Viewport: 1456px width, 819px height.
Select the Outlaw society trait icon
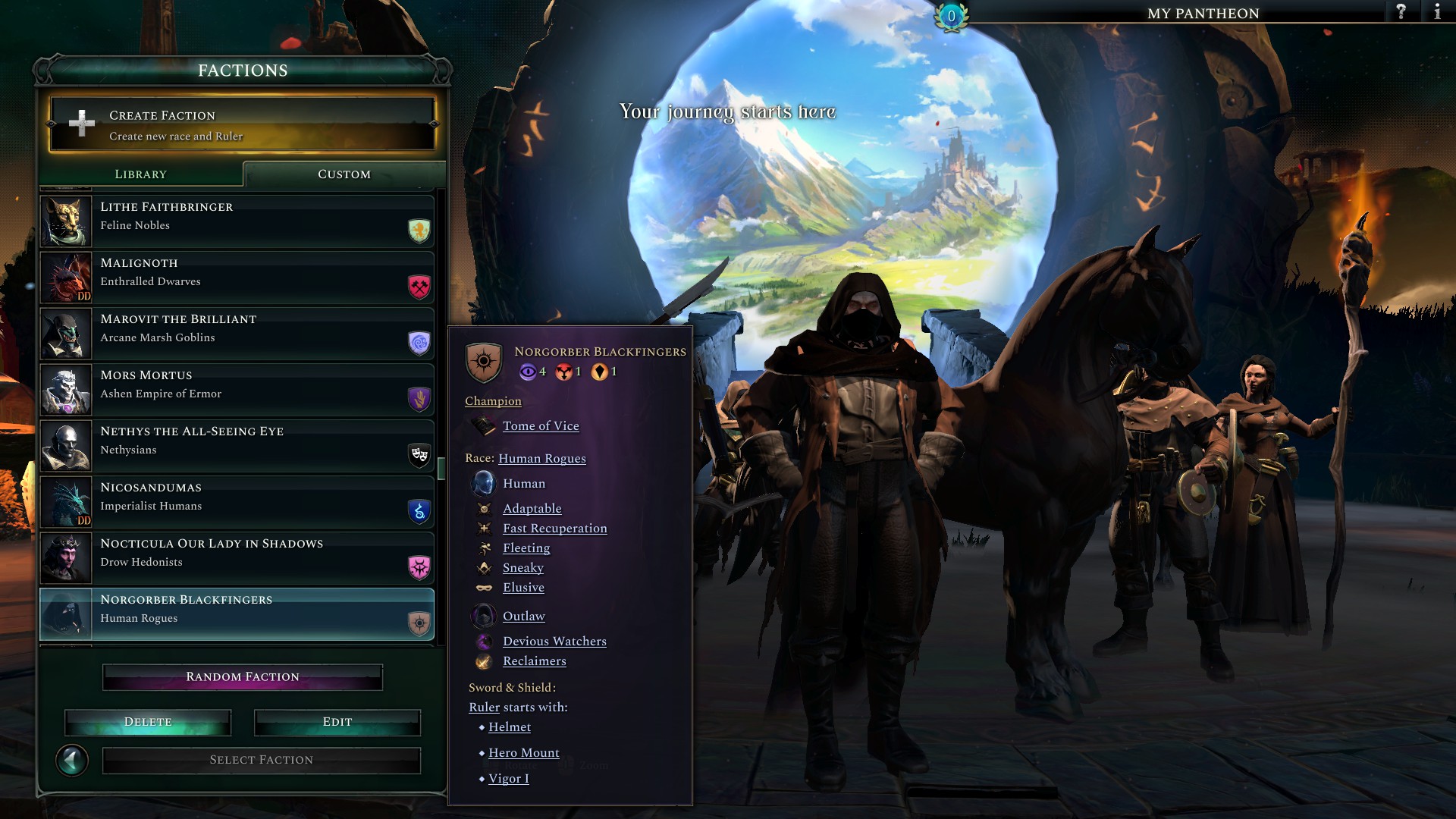(483, 616)
